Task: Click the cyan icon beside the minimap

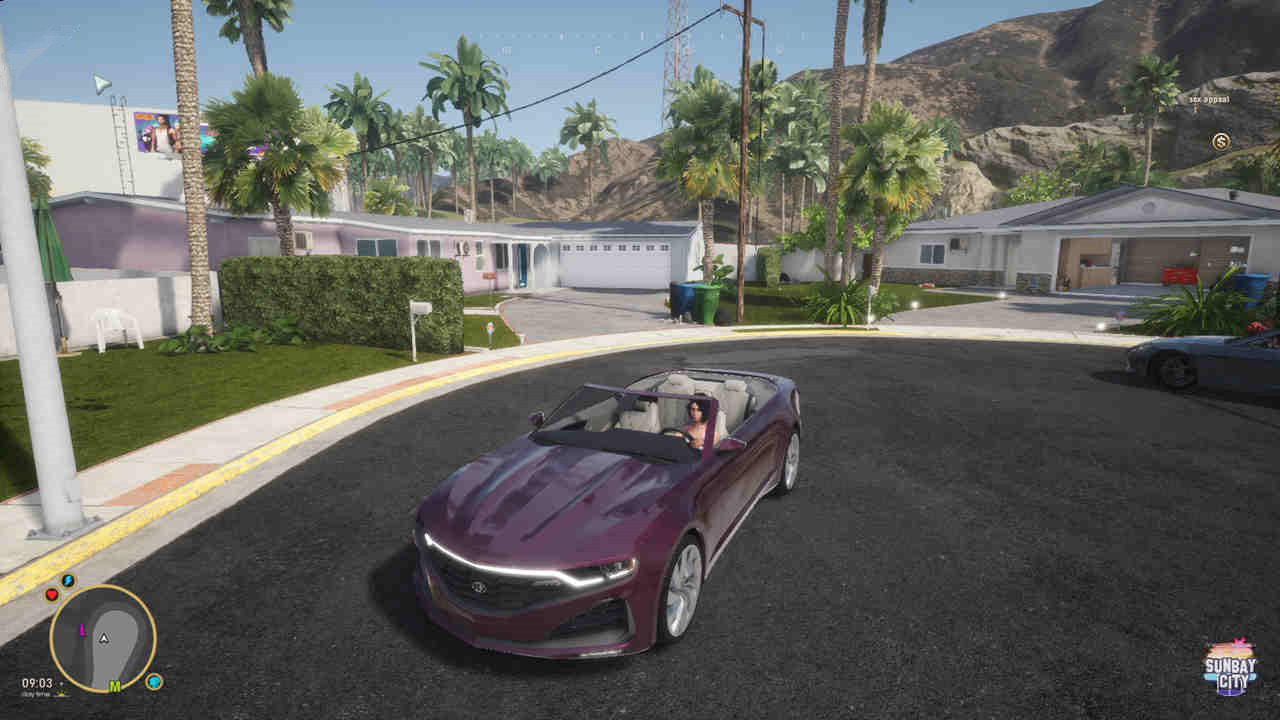Action: 154,681
